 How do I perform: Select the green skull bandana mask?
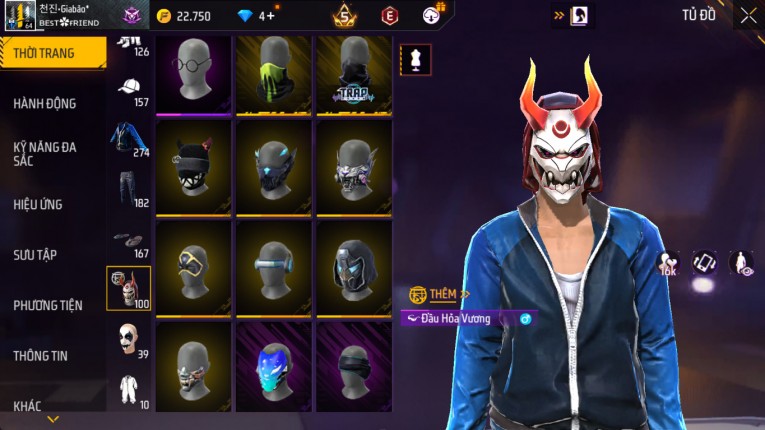pos(273,75)
